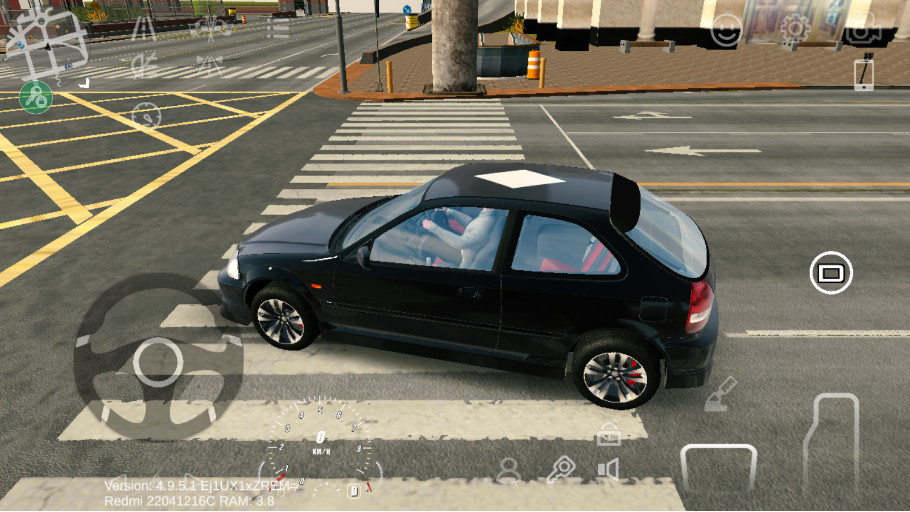Tap the steering wheel control

[x=158, y=361]
